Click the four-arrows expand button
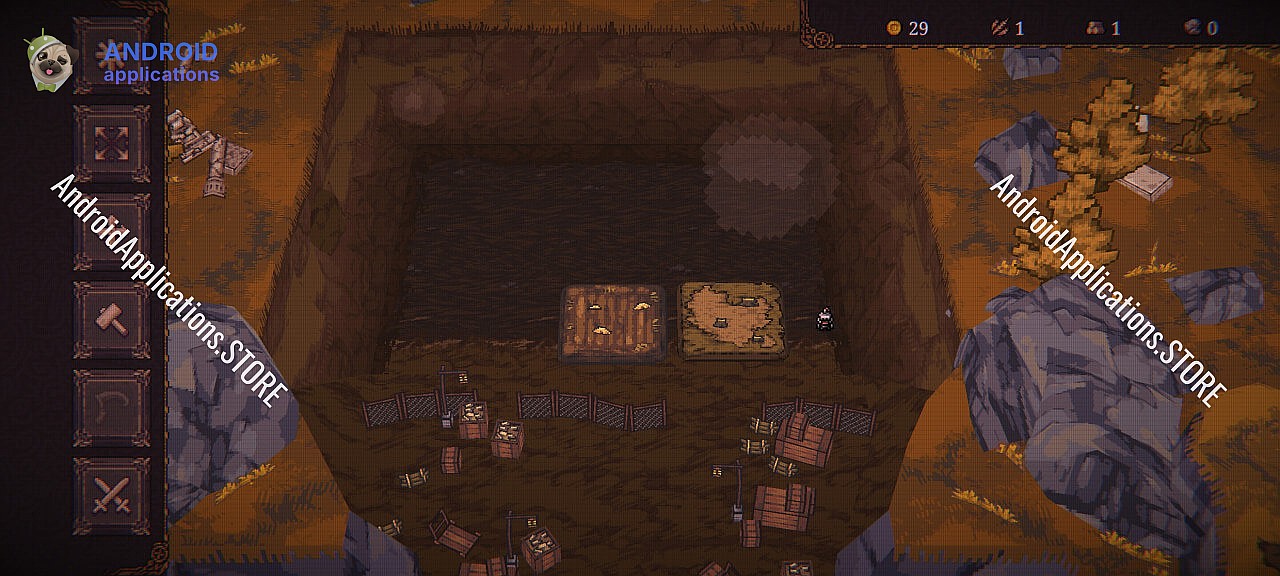 click(x=111, y=143)
